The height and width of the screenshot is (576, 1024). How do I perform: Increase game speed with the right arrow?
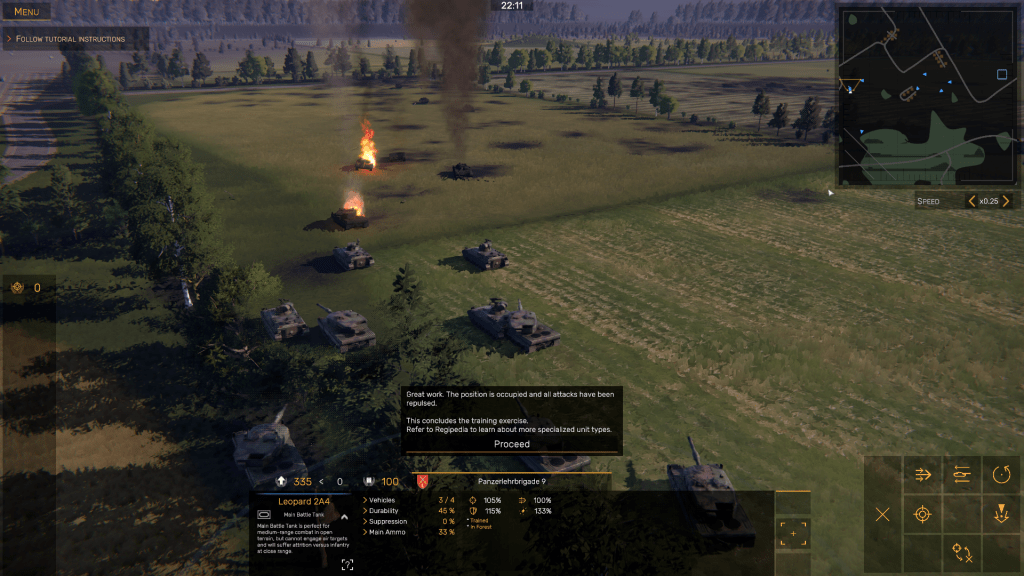1006,201
